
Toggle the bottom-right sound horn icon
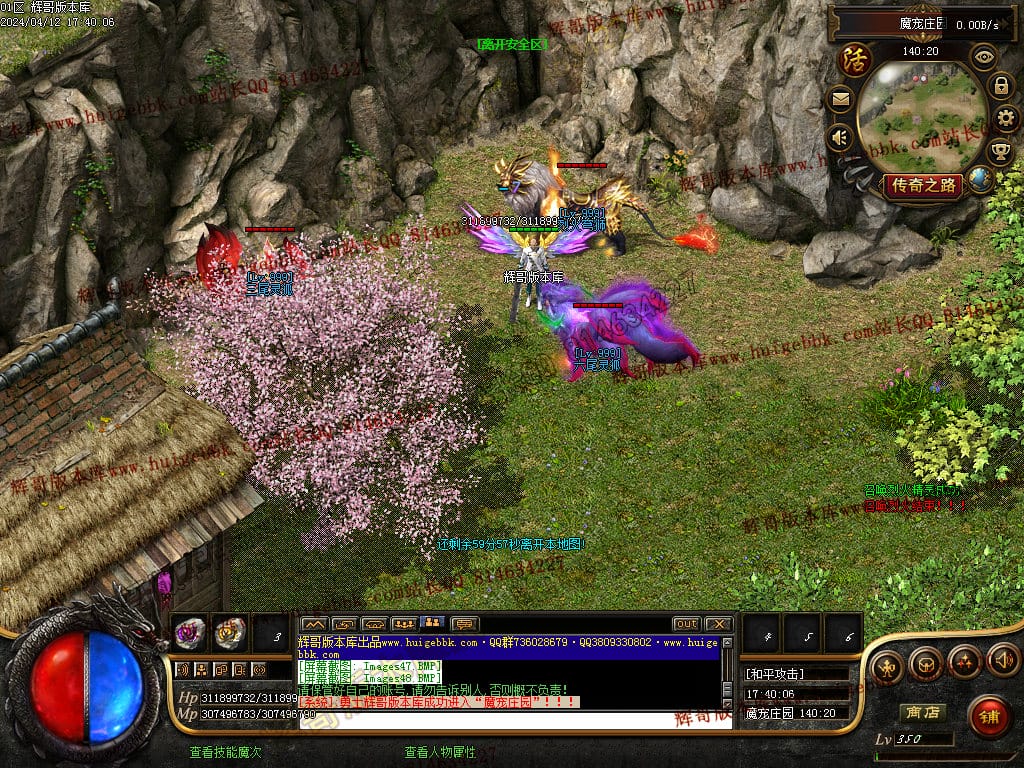pos(1002,660)
